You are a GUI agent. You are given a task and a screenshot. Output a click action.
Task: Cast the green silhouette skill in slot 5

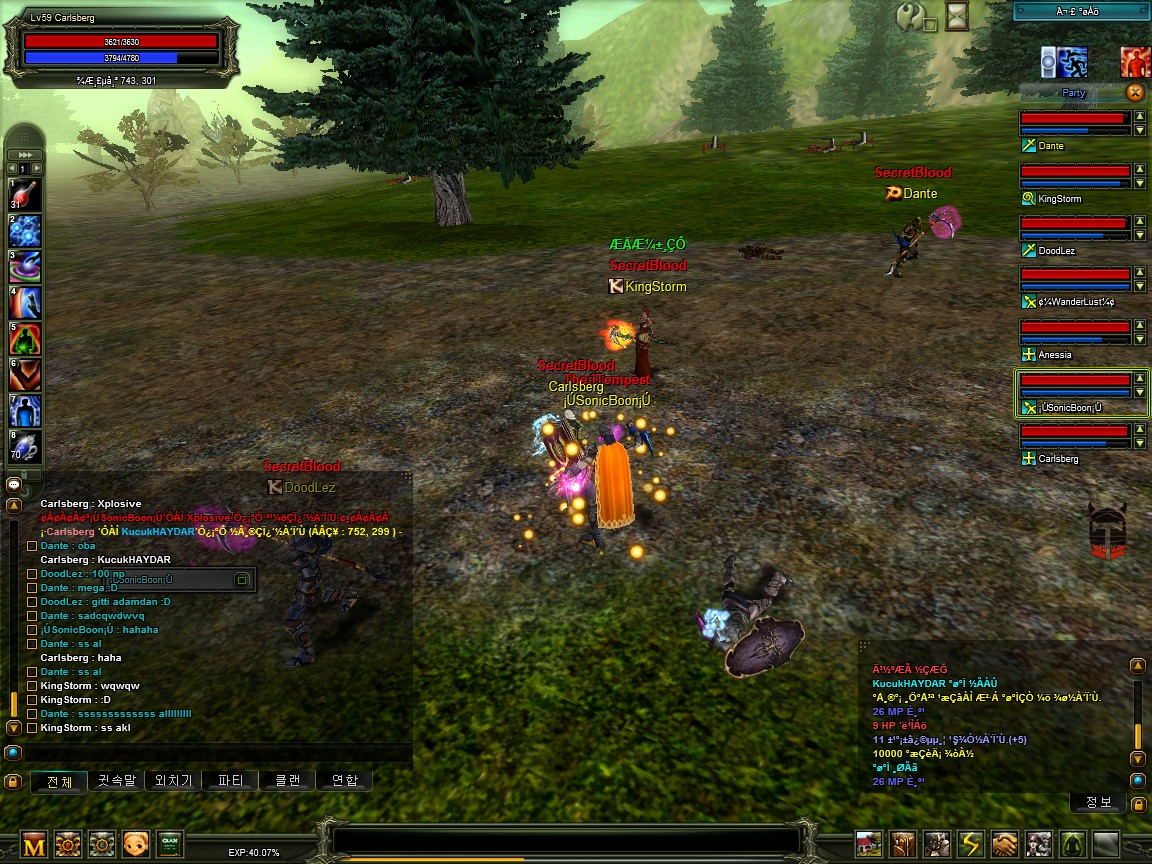point(24,339)
